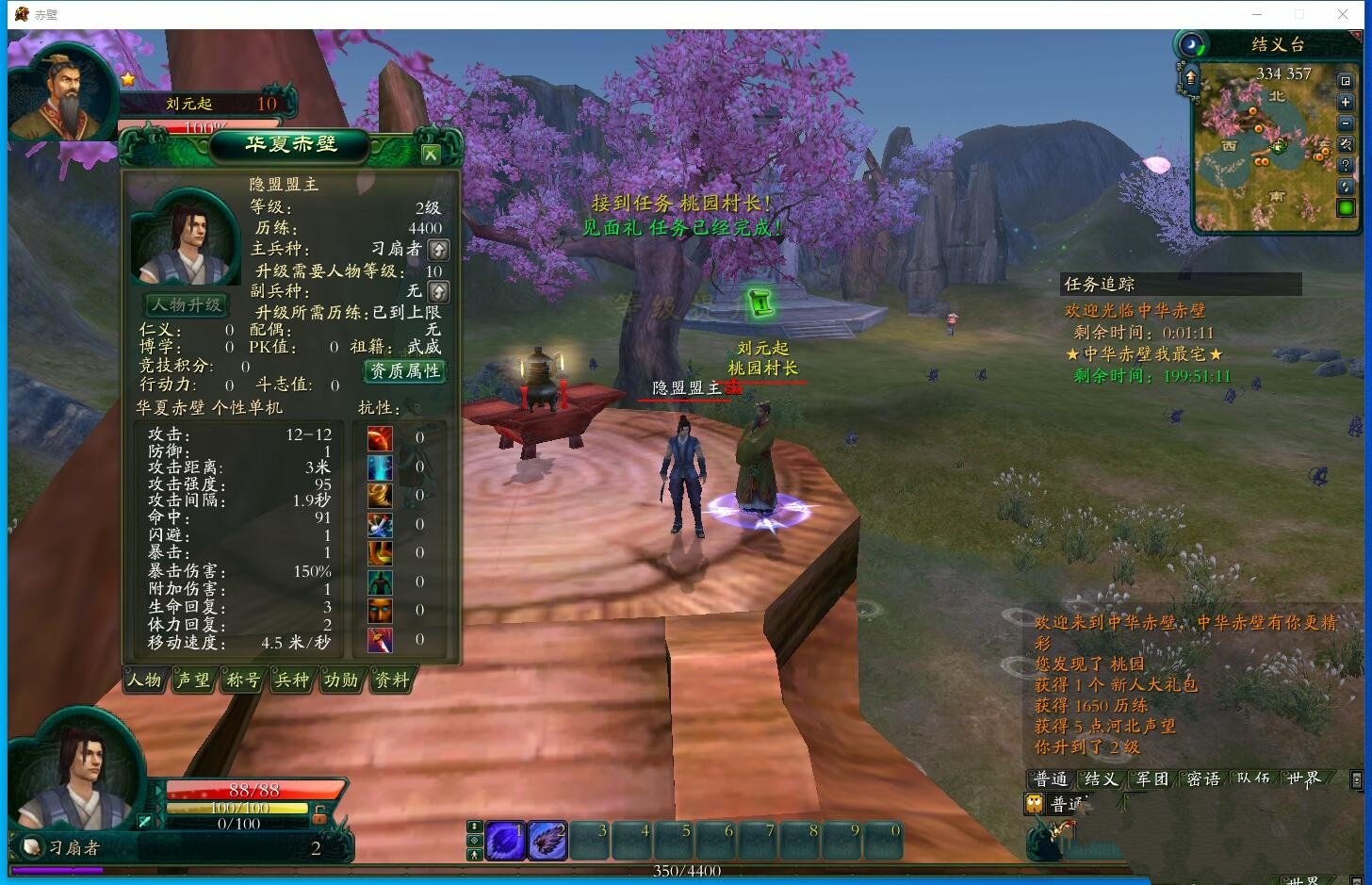Zoom in the minimap with plus button
Image resolution: width=1372 pixels, height=885 pixels.
(x=1346, y=102)
